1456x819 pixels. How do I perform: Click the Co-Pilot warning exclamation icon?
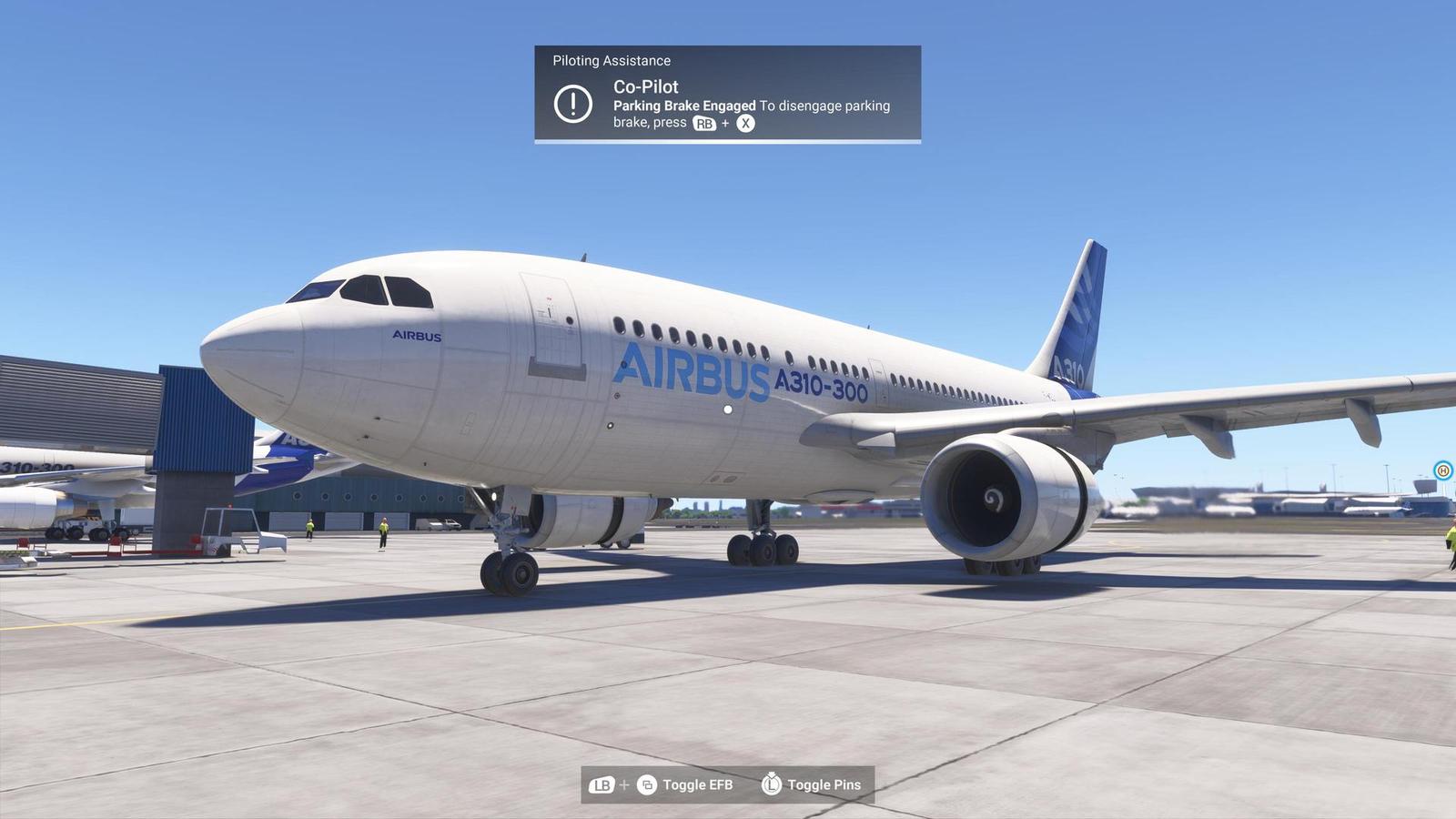(x=573, y=102)
